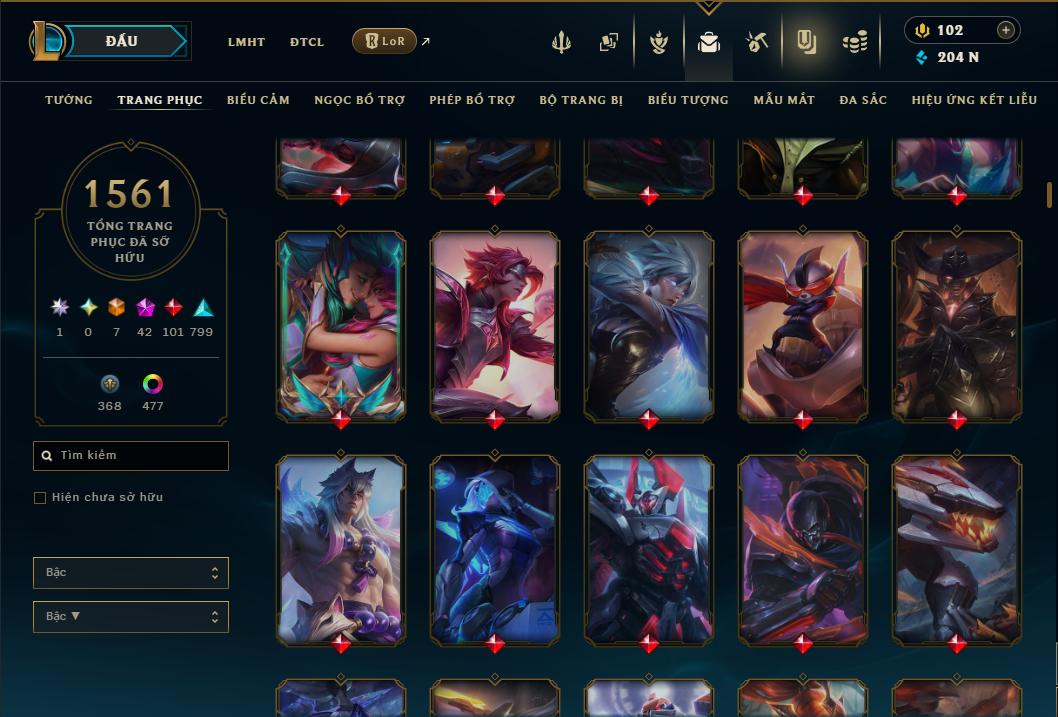This screenshot has width=1058, height=717.
Task: Select the NGỌC BỔ TRỢ tab
Action: [x=359, y=100]
